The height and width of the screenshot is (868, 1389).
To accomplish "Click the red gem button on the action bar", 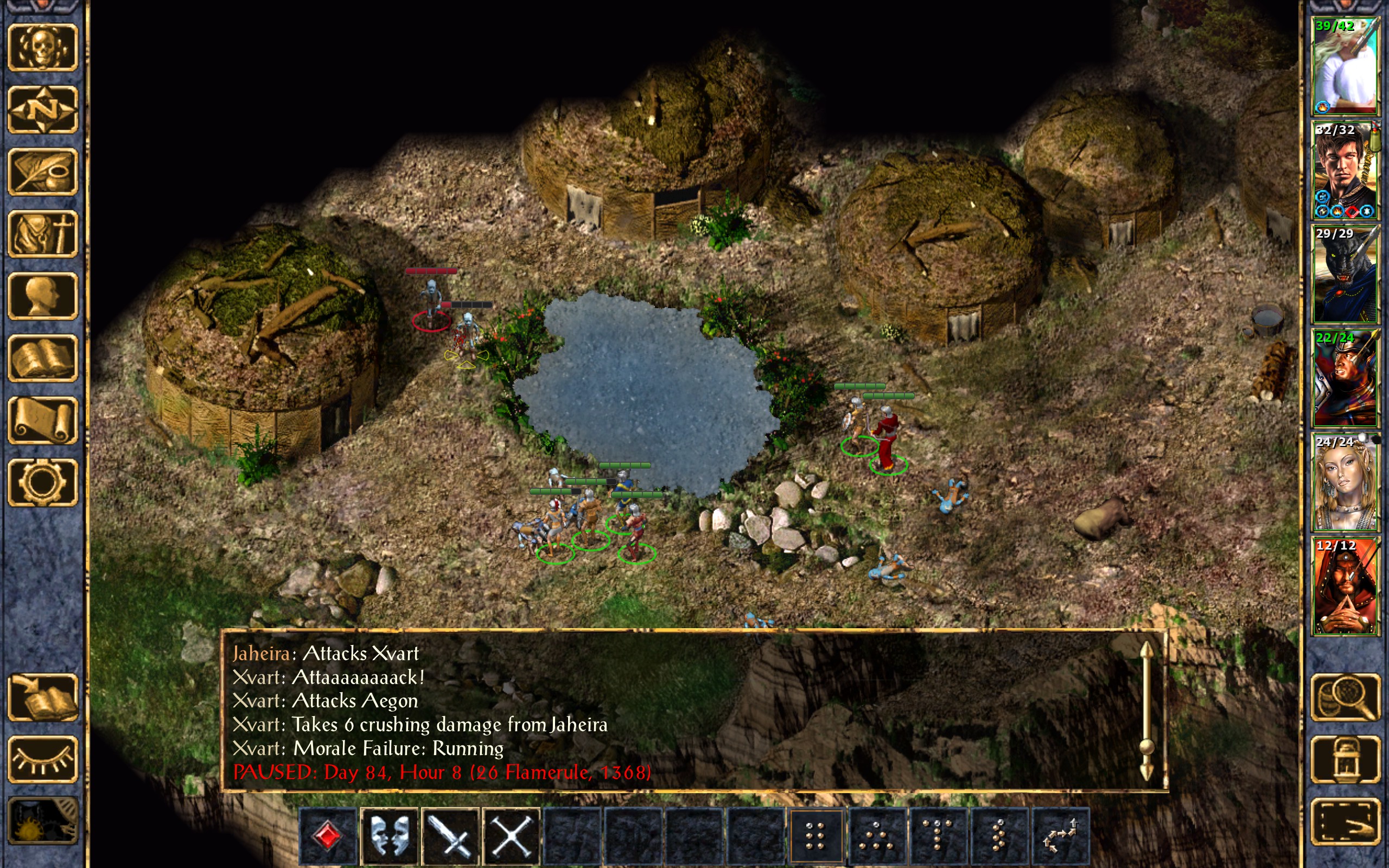I will [328, 836].
